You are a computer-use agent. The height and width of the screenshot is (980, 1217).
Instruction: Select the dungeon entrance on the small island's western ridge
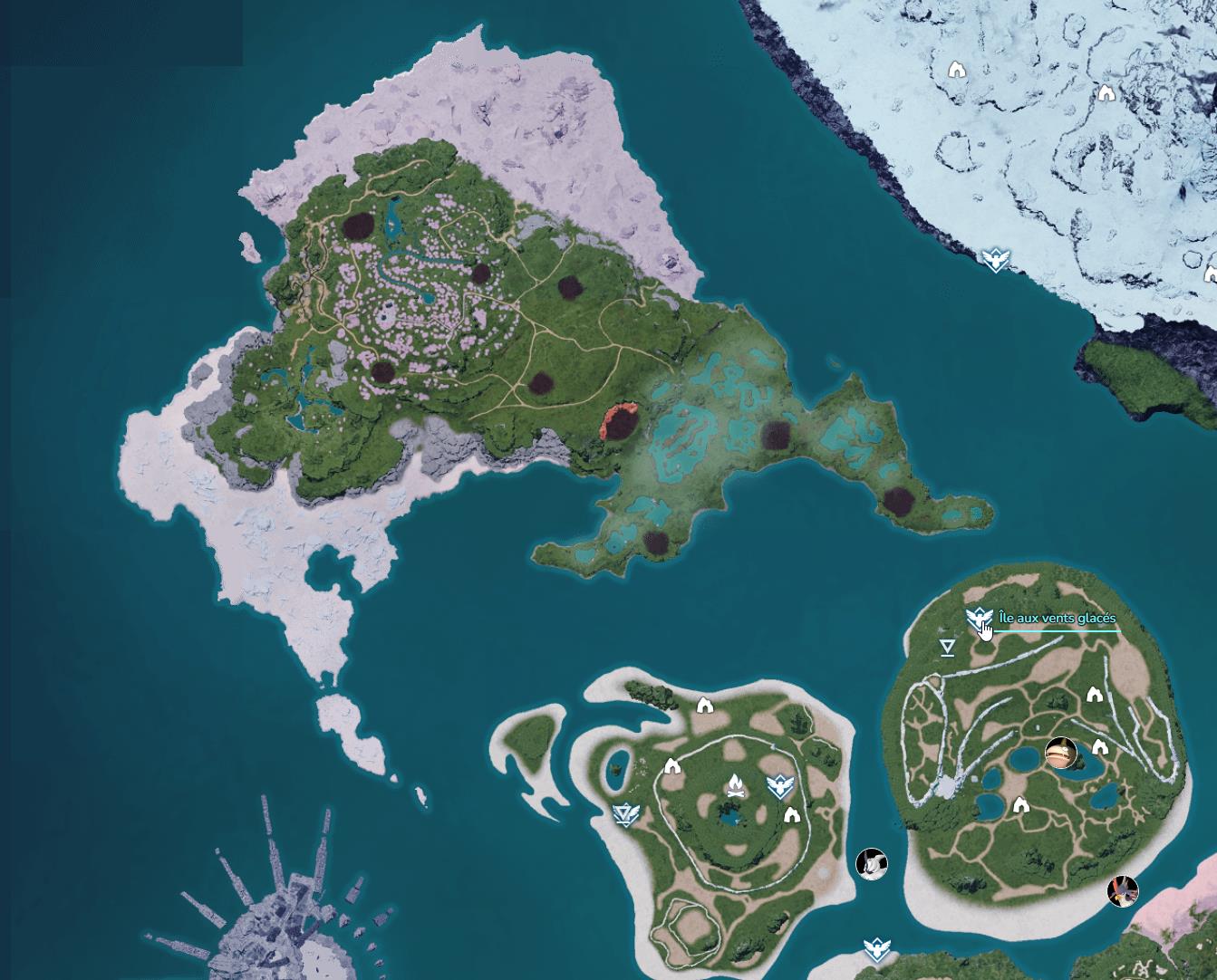coord(671,766)
